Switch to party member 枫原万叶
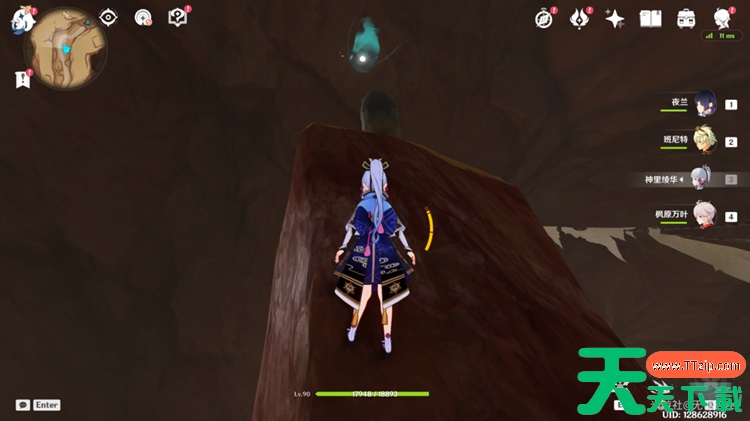Viewport: 750px width, 421px height. (x=706, y=216)
